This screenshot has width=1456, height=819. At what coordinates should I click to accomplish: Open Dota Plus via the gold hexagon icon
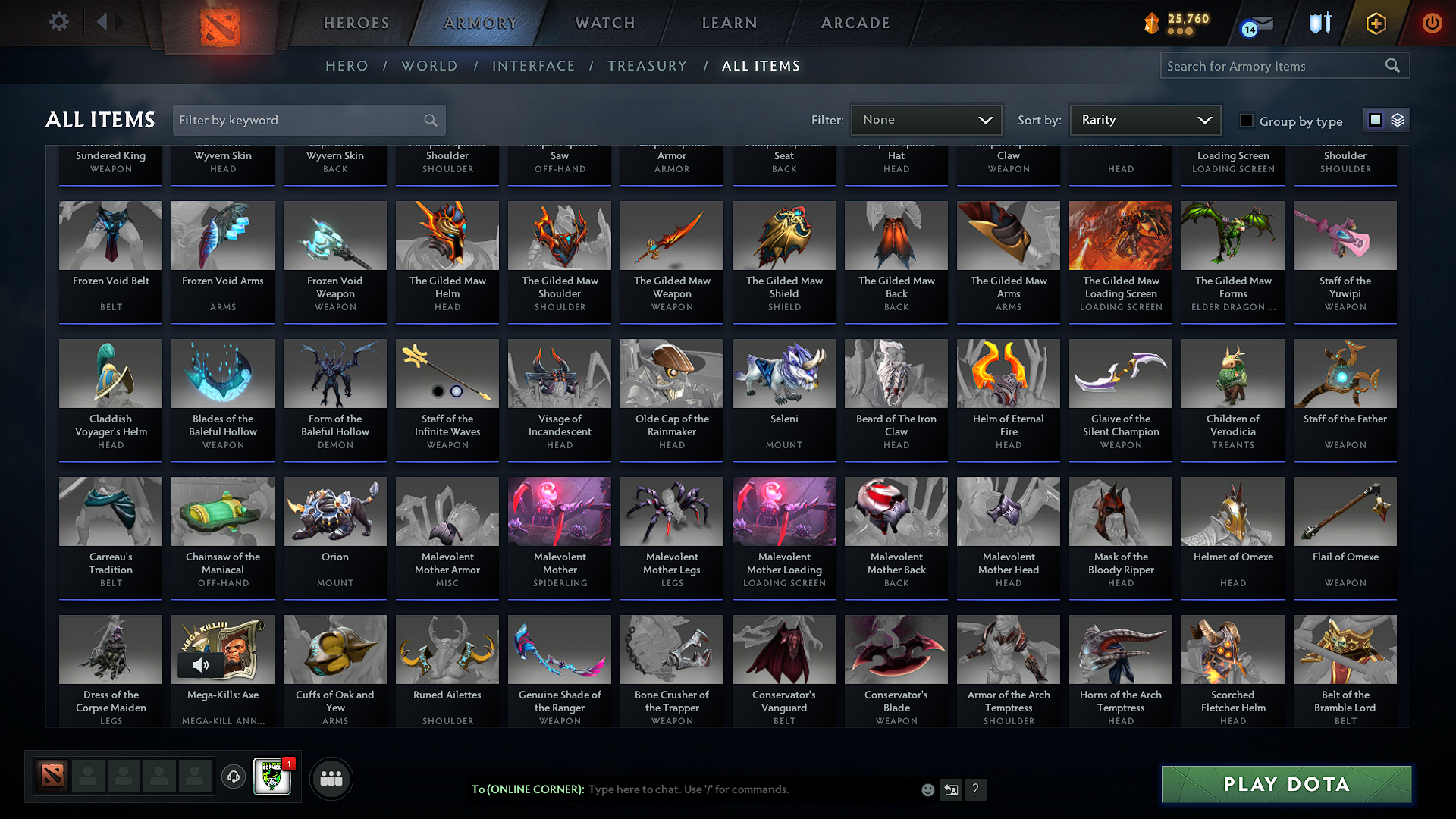[x=1375, y=23]
